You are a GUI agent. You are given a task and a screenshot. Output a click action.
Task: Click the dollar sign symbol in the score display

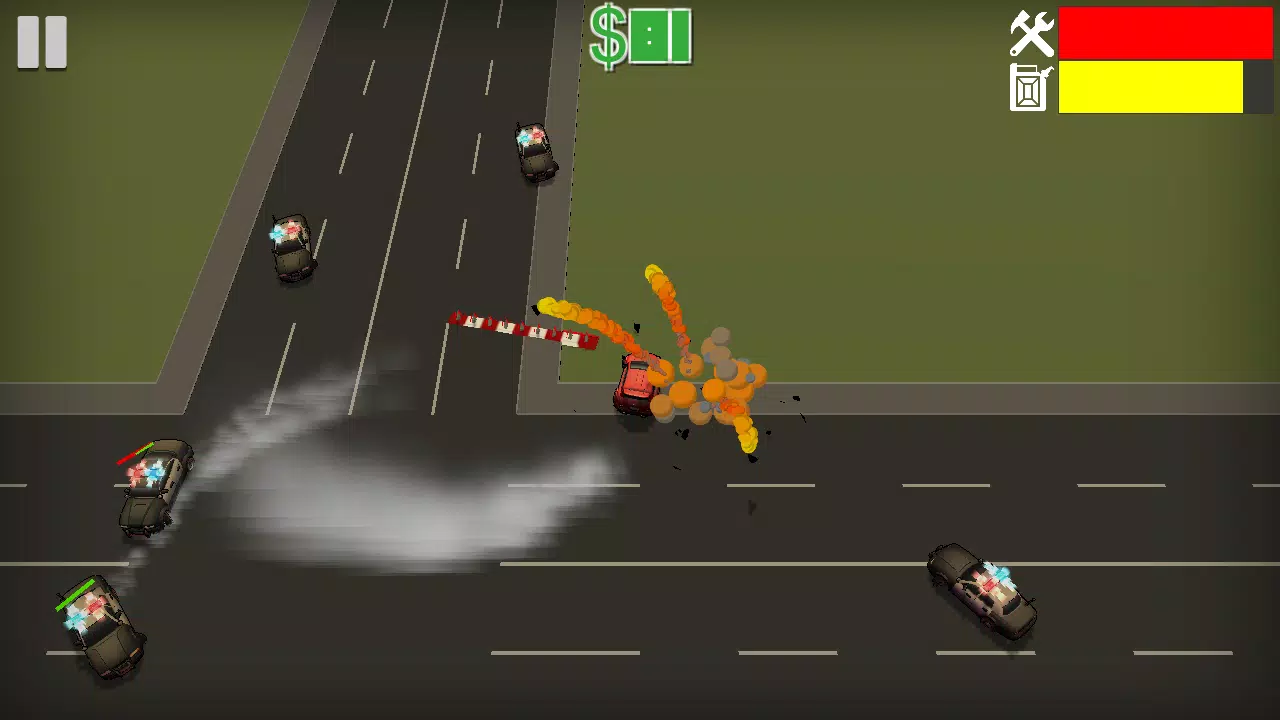608,37
